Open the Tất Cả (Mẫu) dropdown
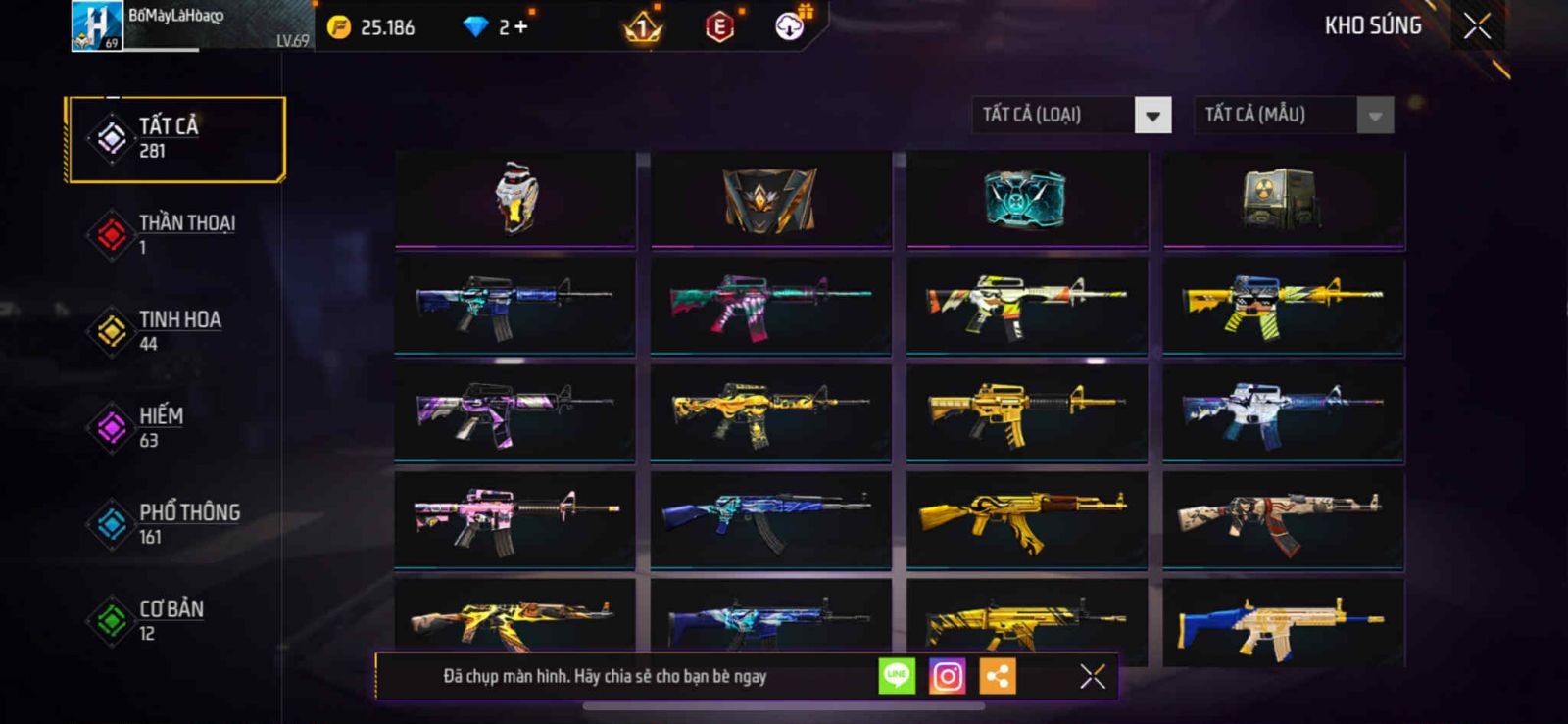 [1375, 116]
